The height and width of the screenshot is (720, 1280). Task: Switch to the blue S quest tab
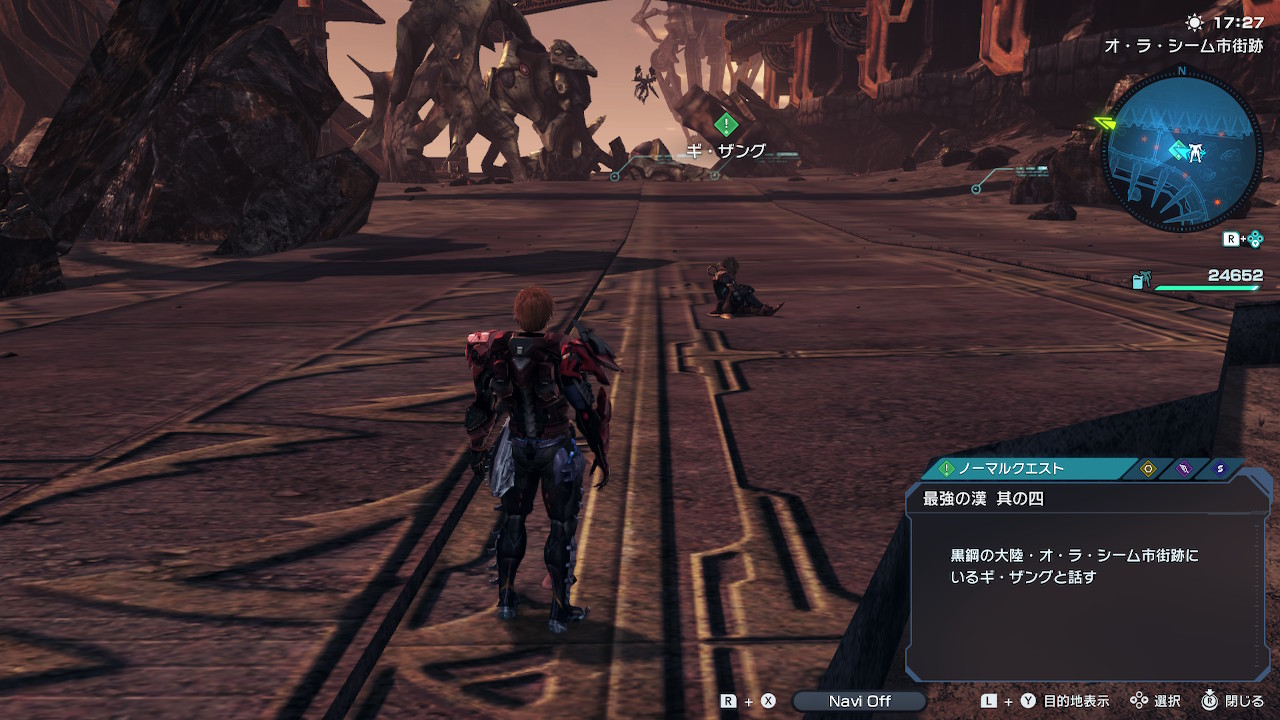(x=1219, y=468)
